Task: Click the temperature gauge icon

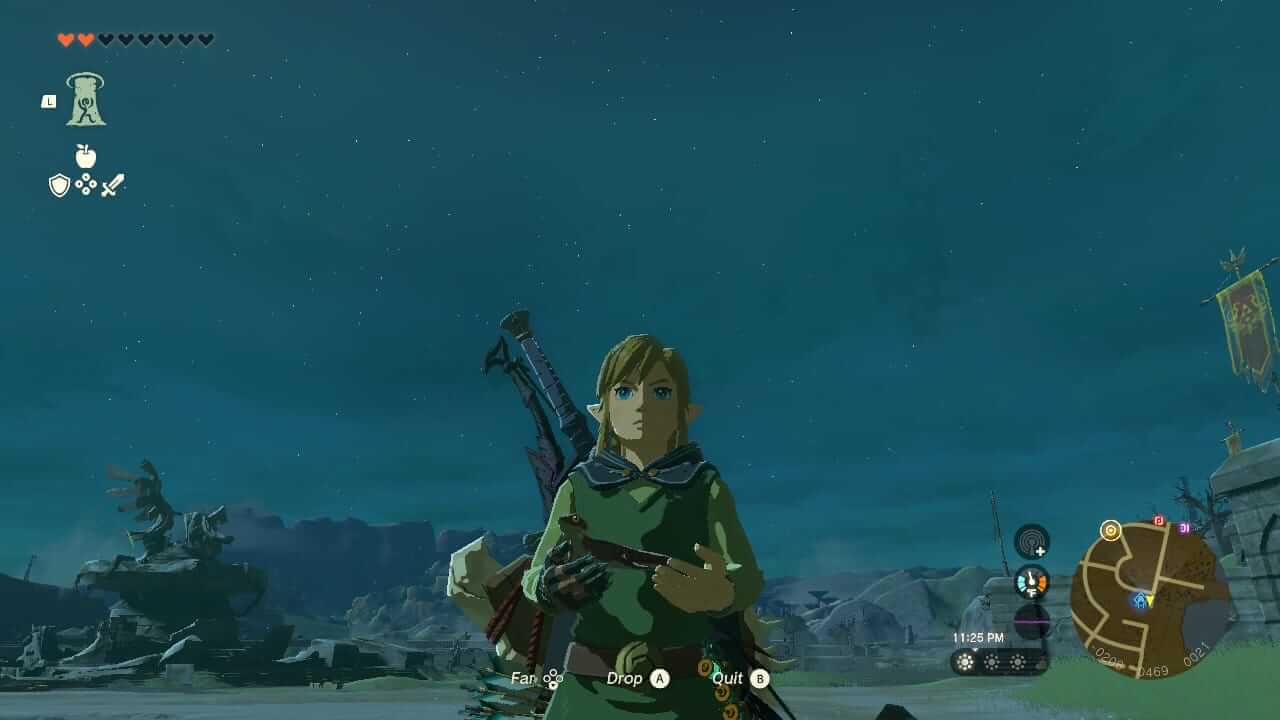Action: point(1031,581)
